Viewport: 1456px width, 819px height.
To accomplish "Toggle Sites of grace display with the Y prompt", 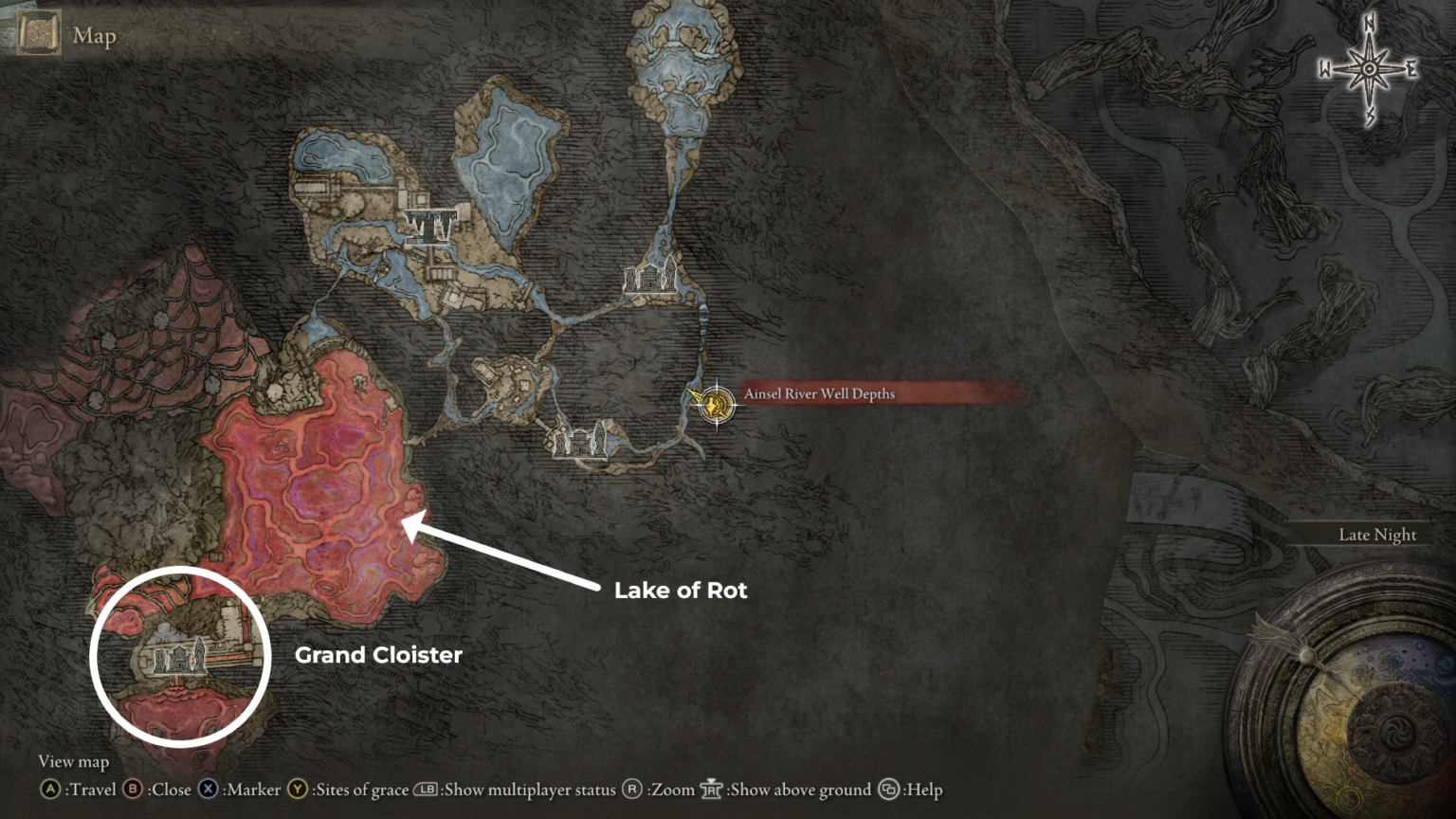I will point(298,789).
